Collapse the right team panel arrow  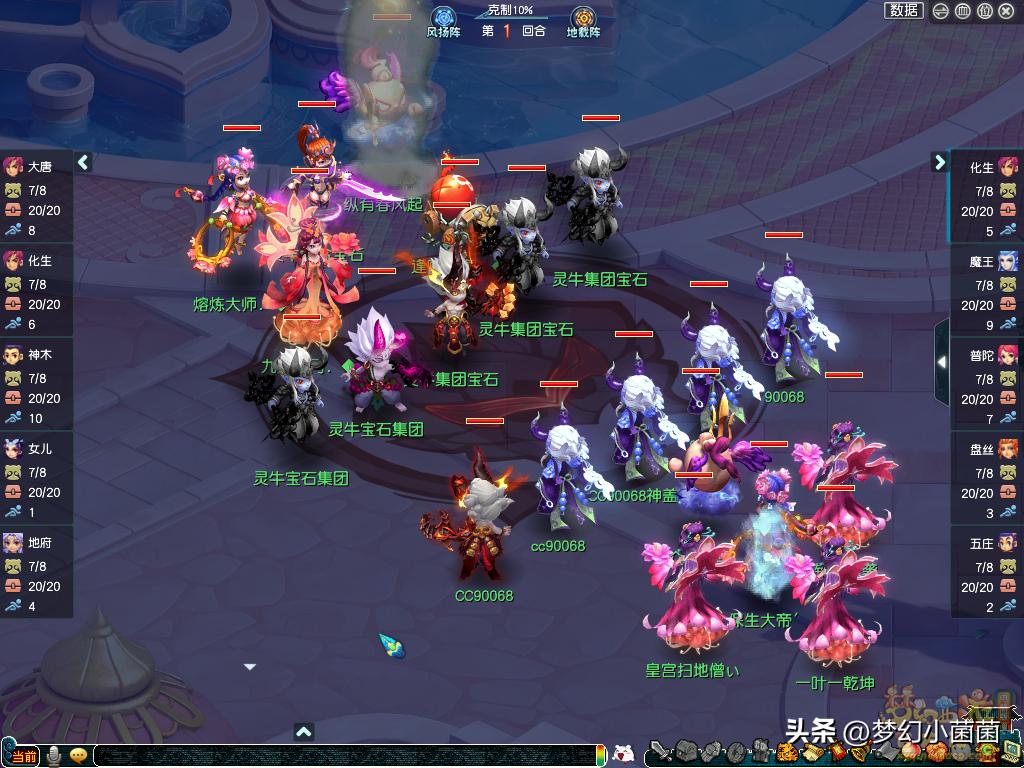tap(940, 162)
